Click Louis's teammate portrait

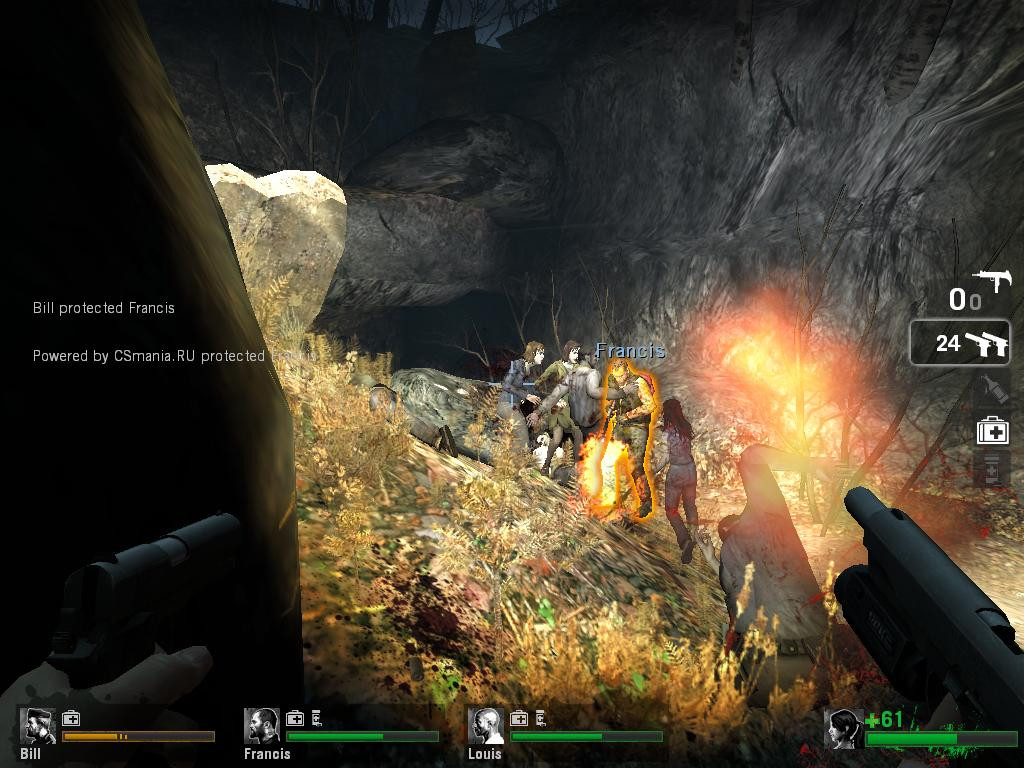487,725
